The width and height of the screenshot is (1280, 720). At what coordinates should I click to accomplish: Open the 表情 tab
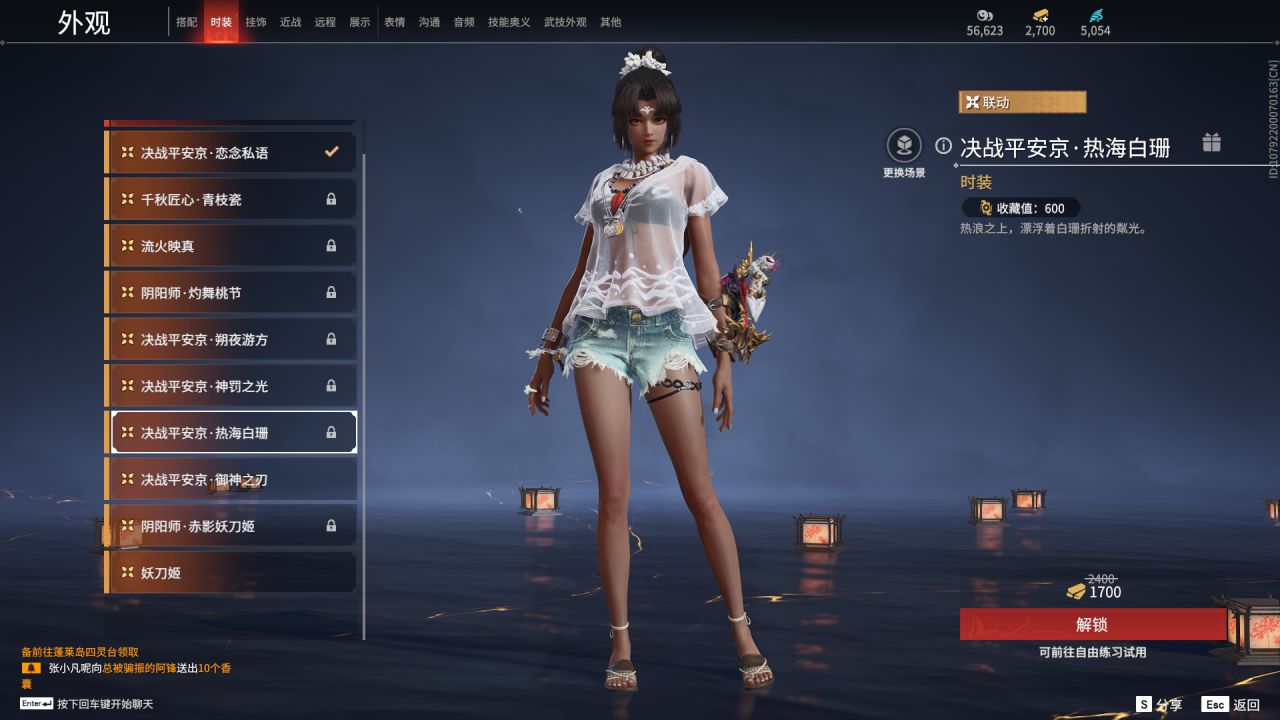(x=395, y=22)
